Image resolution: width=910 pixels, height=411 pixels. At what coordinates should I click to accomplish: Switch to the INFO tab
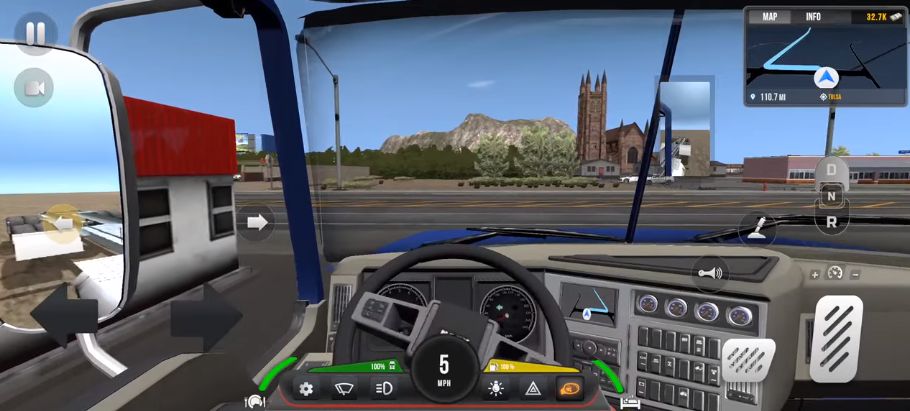tap(813, 17)
